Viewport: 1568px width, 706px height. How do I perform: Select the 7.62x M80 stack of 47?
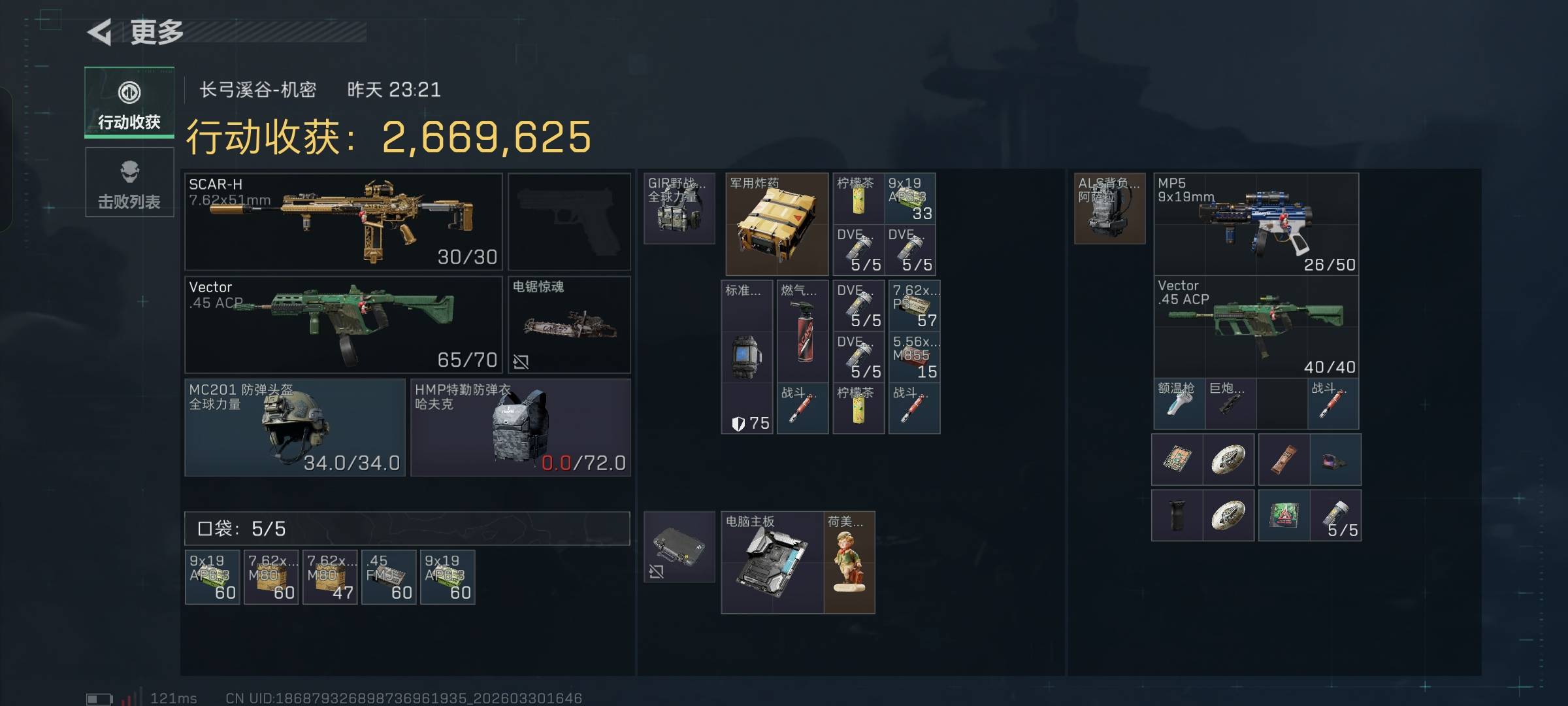click(330, 577)
